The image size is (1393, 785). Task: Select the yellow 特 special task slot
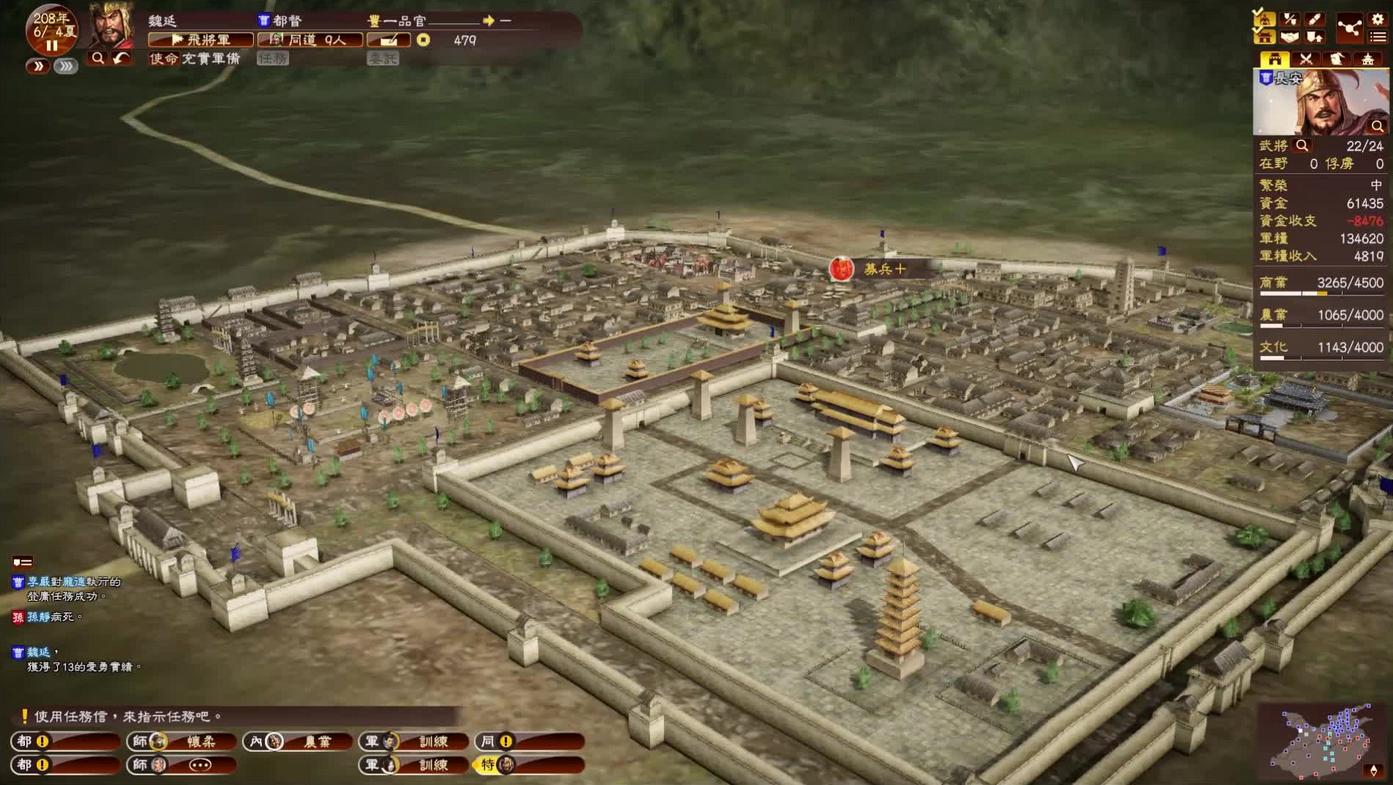tap(529, 765)
